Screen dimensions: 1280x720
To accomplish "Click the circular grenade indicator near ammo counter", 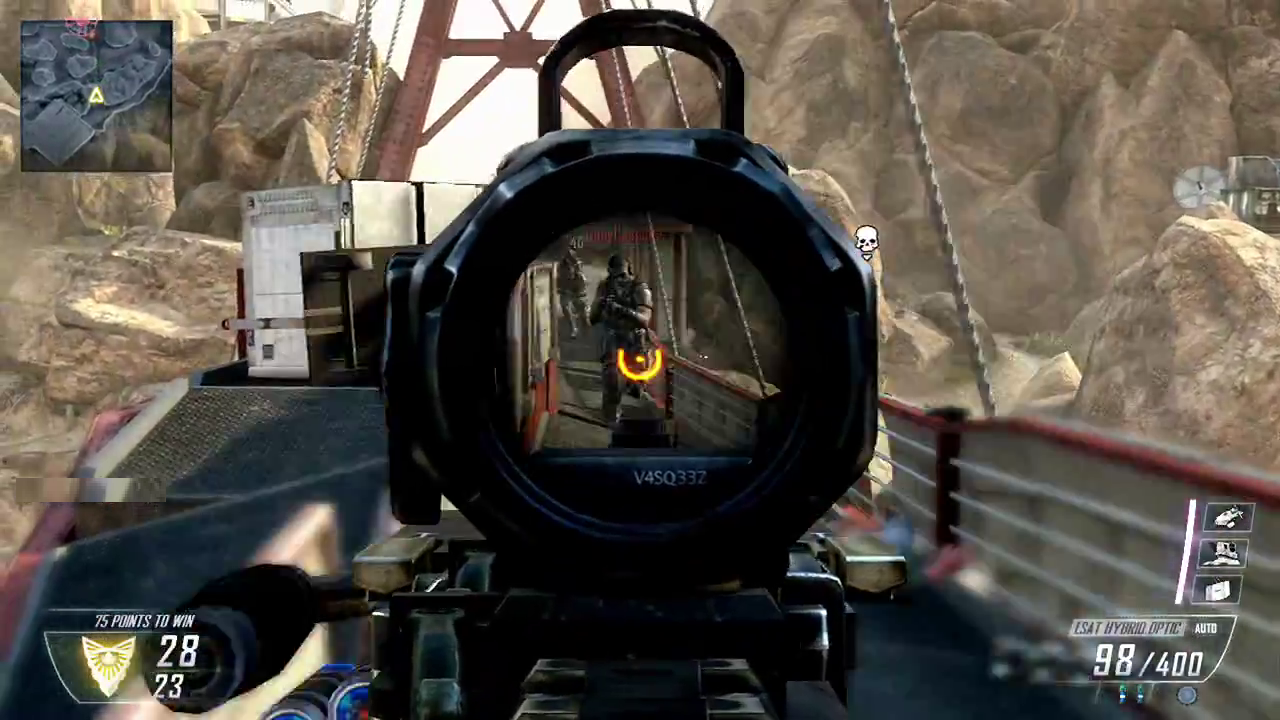I will [x=1185, y=695].
